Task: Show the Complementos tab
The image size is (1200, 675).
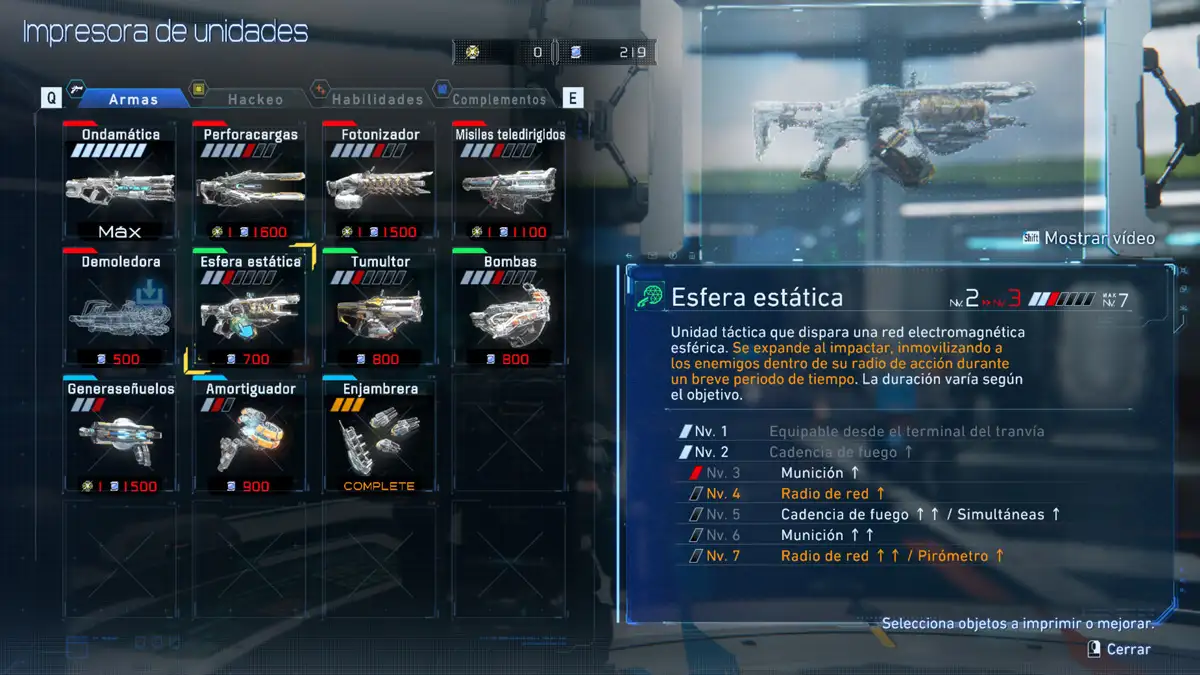Action: tap(499, 99)
